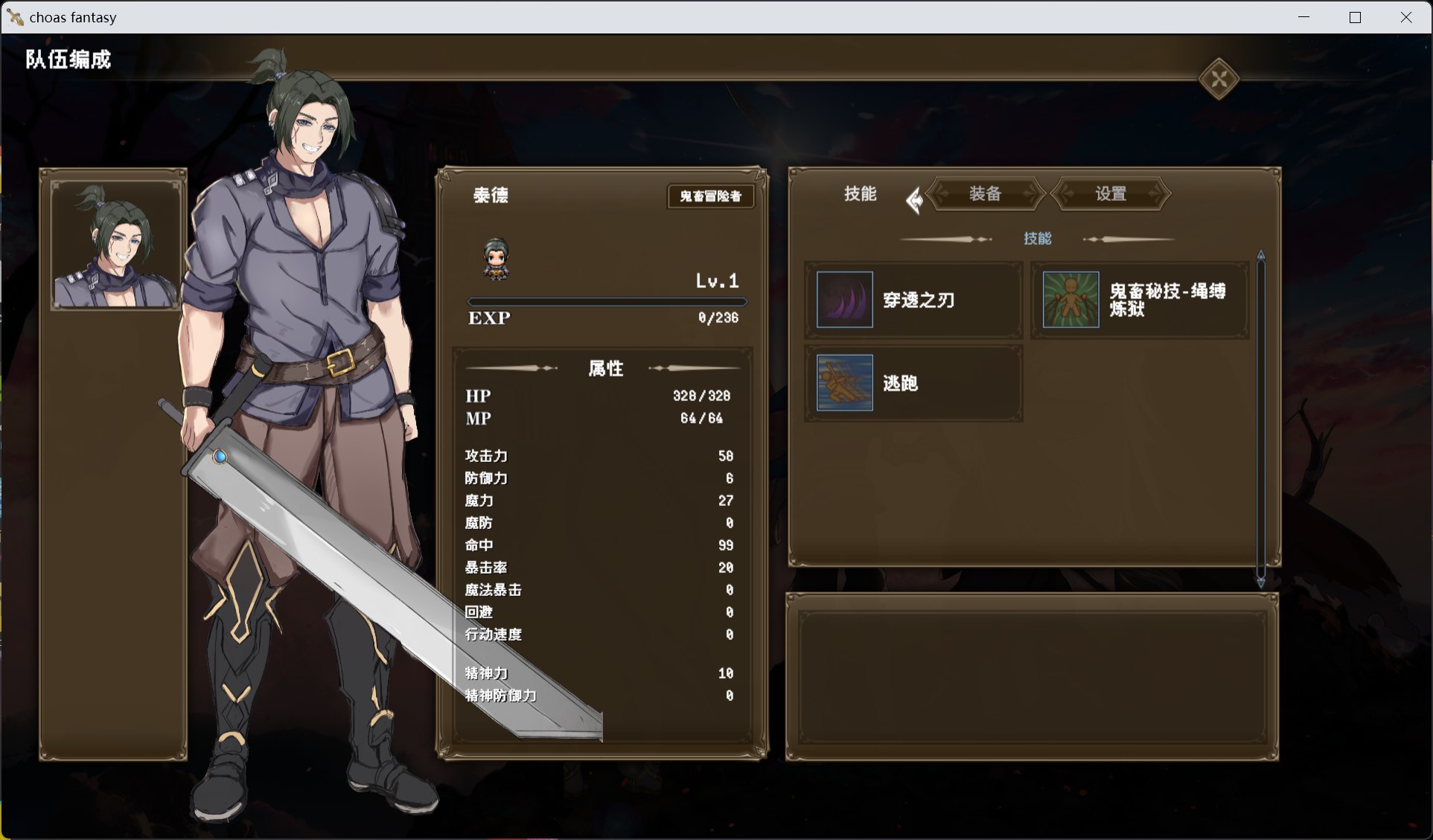Maximize the game window
Screen dimensions: 1433x840
[x=1355, y=17]
